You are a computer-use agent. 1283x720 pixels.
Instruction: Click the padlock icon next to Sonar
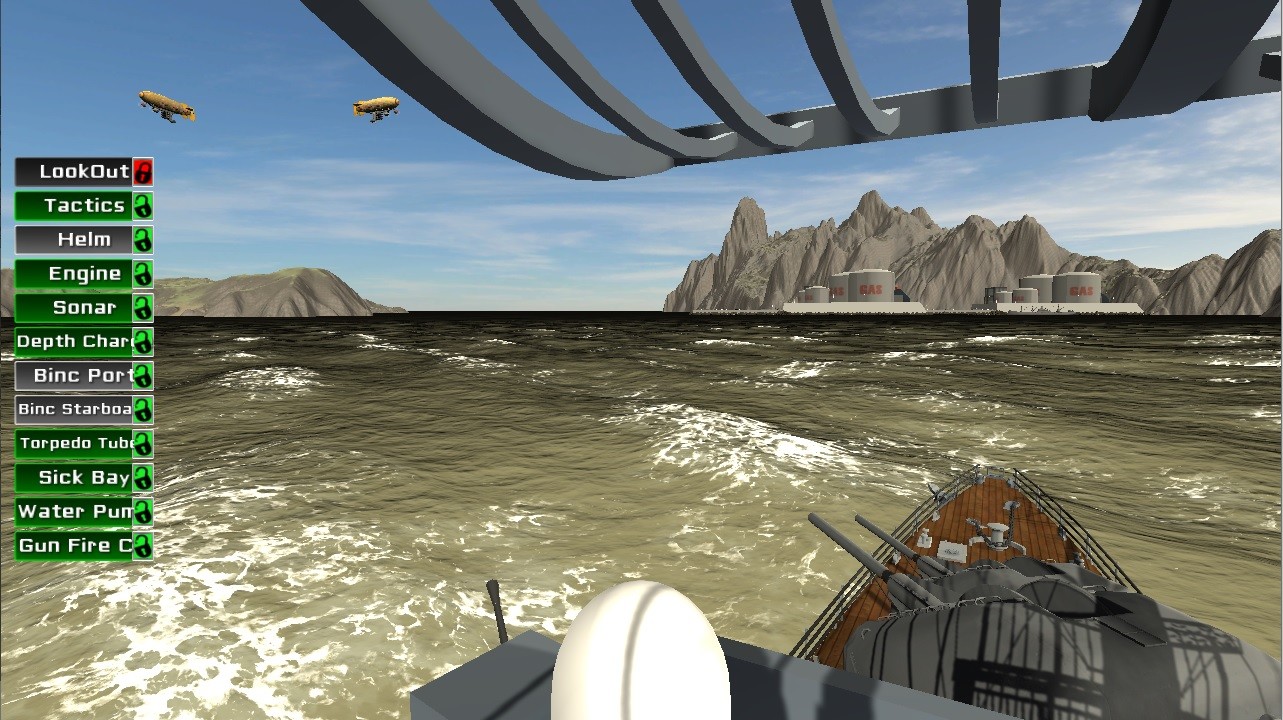[x=143, y=307]
